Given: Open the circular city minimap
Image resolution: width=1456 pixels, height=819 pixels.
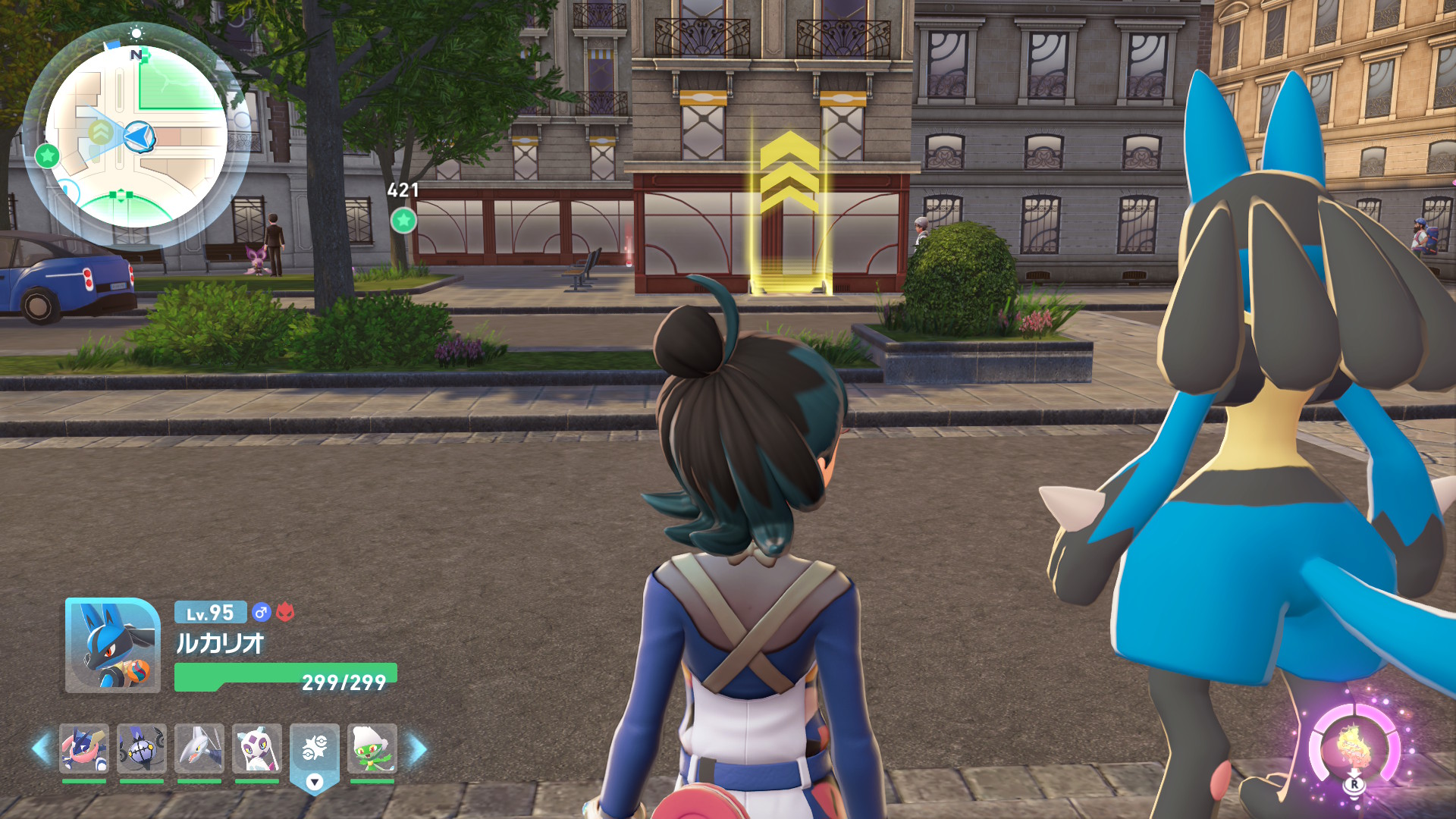Looking at the screenshot, I should click(x=136, y=136).
